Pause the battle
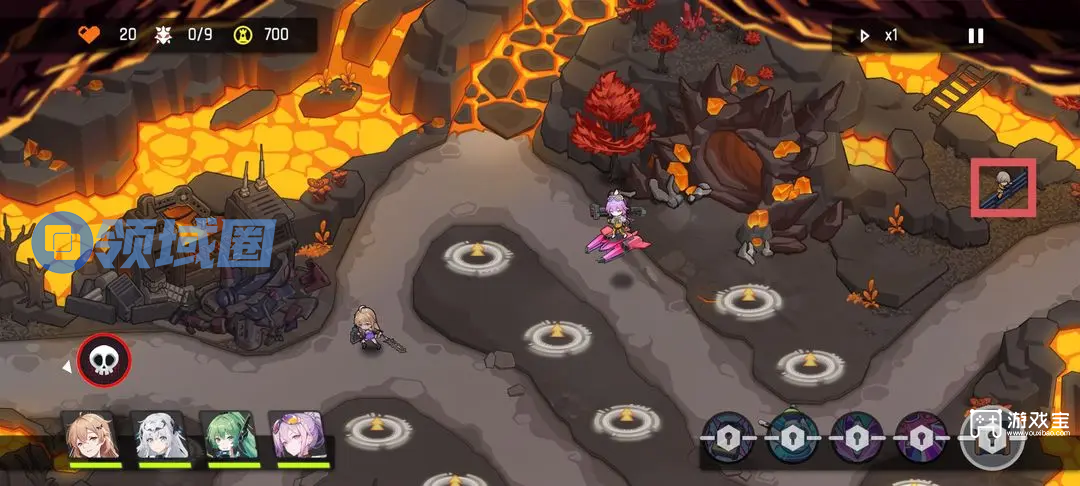1080x486 pixels. point(975,36)
